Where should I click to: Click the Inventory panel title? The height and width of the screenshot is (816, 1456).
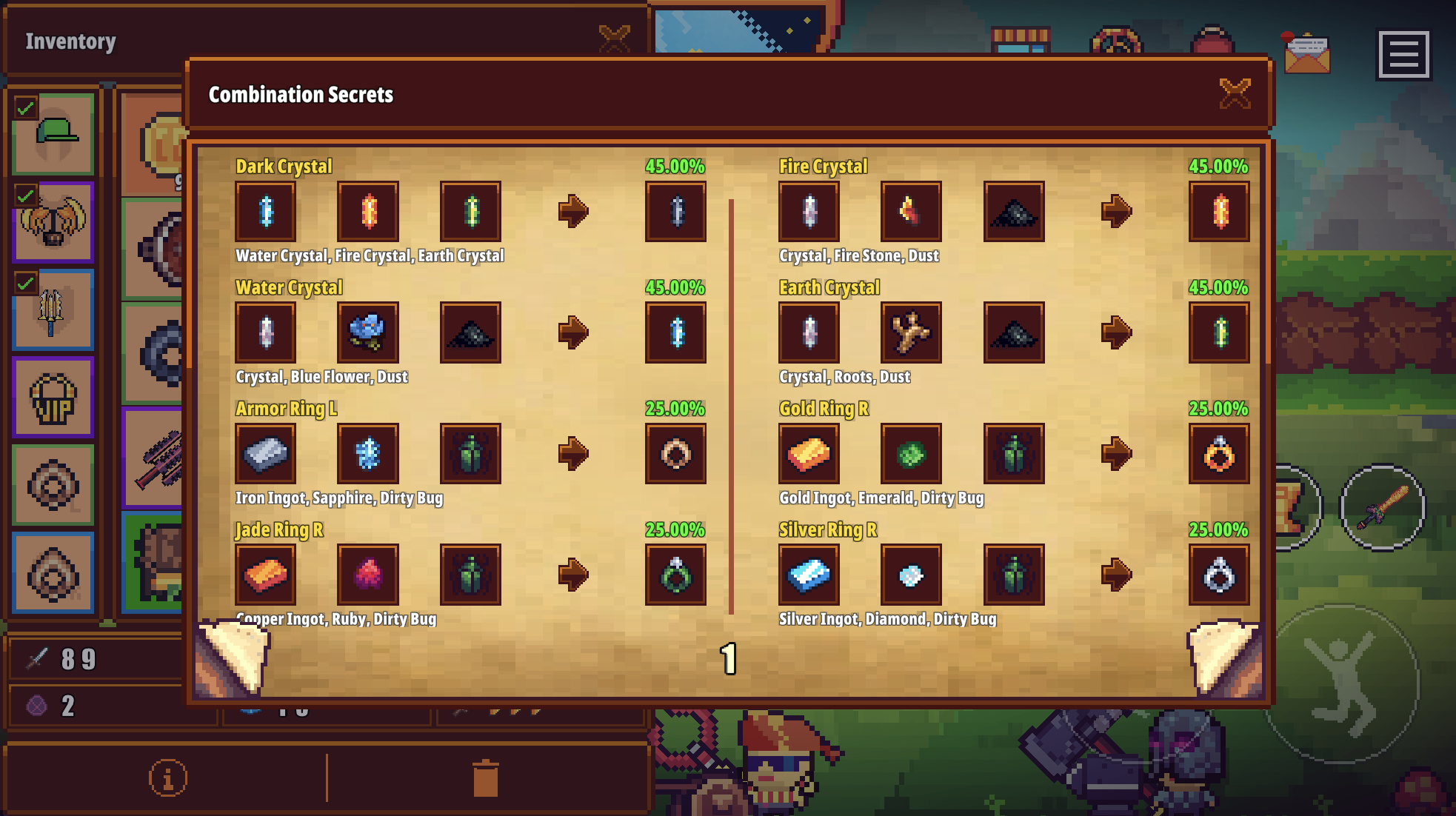click(70, 42)
